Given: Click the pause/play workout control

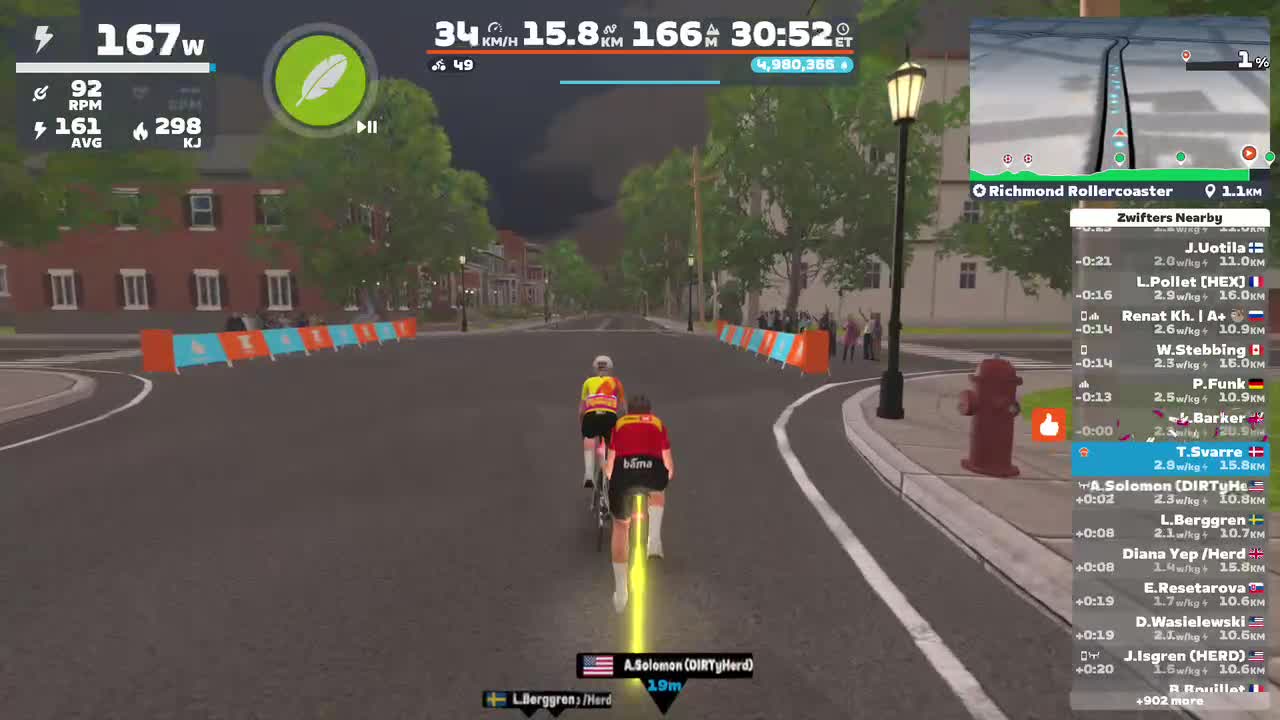Looking at the screenshot, I should [366, 127].
